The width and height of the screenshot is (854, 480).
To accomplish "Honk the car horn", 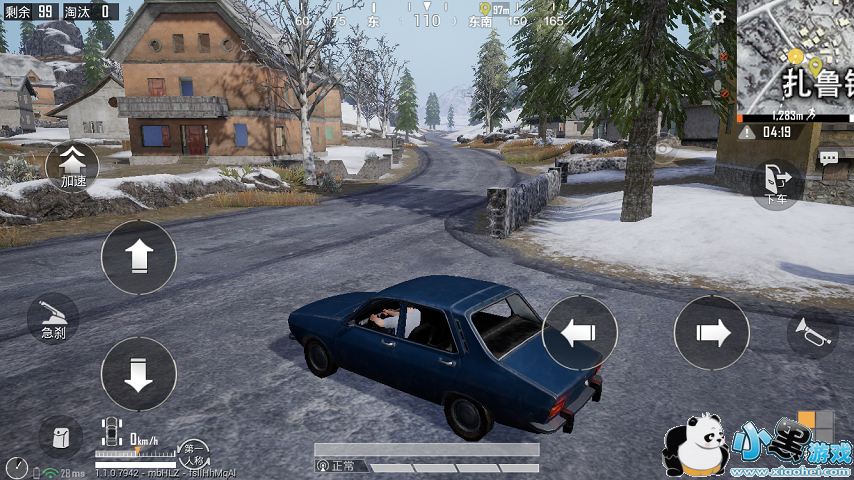I will pos(811,334).
